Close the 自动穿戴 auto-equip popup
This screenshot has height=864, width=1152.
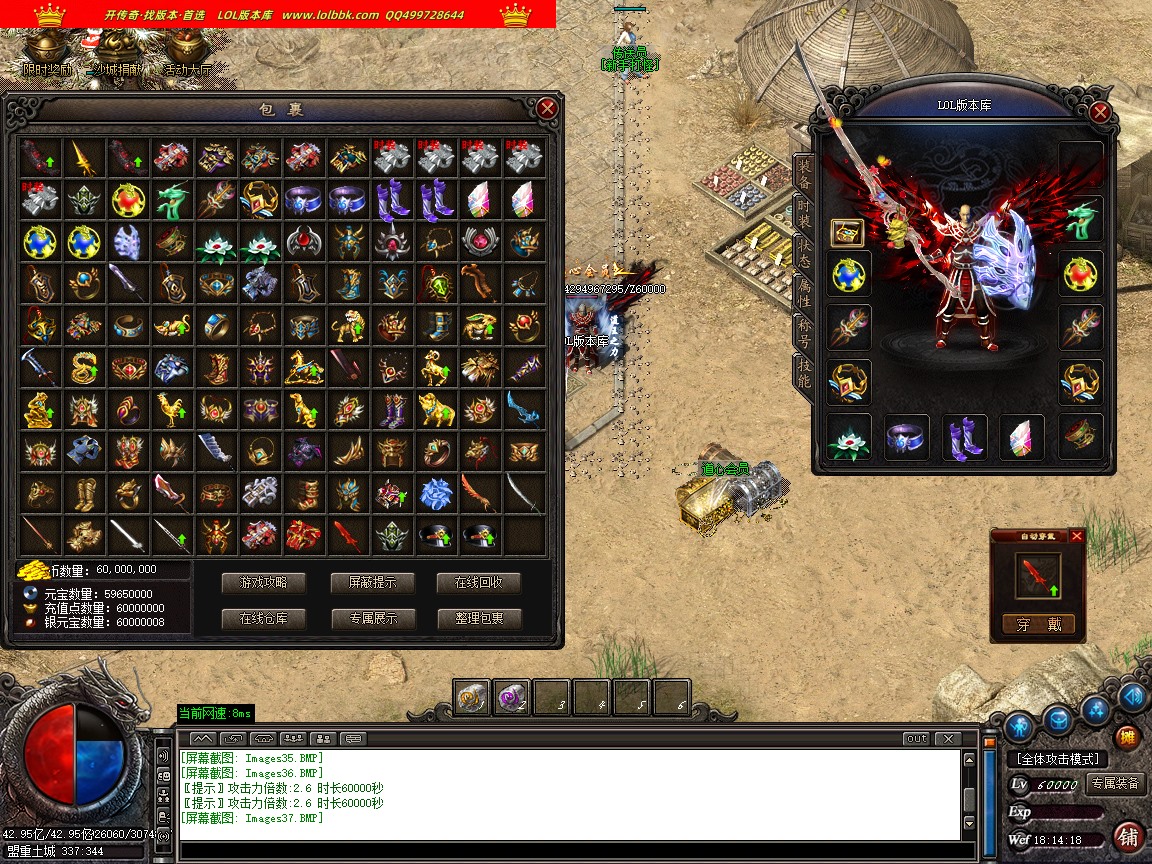pyautogui.click(x=1076, y=536)
